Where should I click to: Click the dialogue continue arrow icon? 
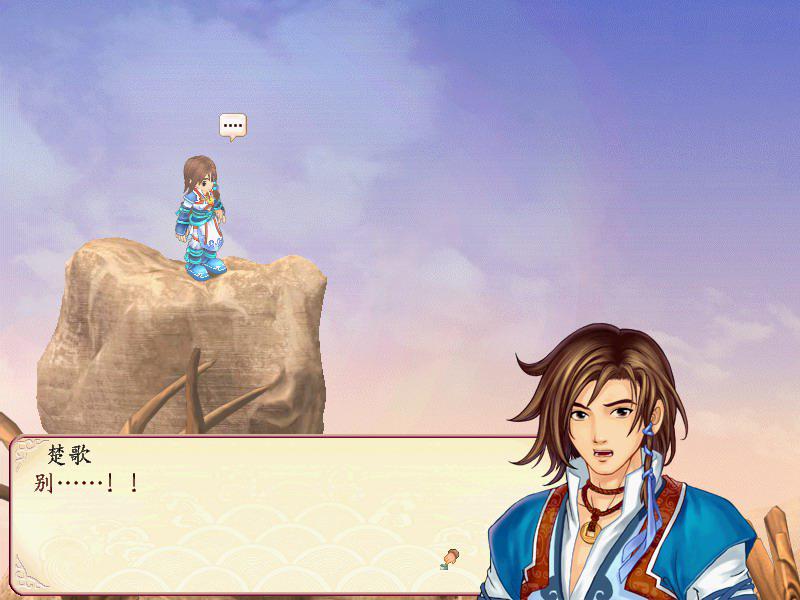pos(451,557)
